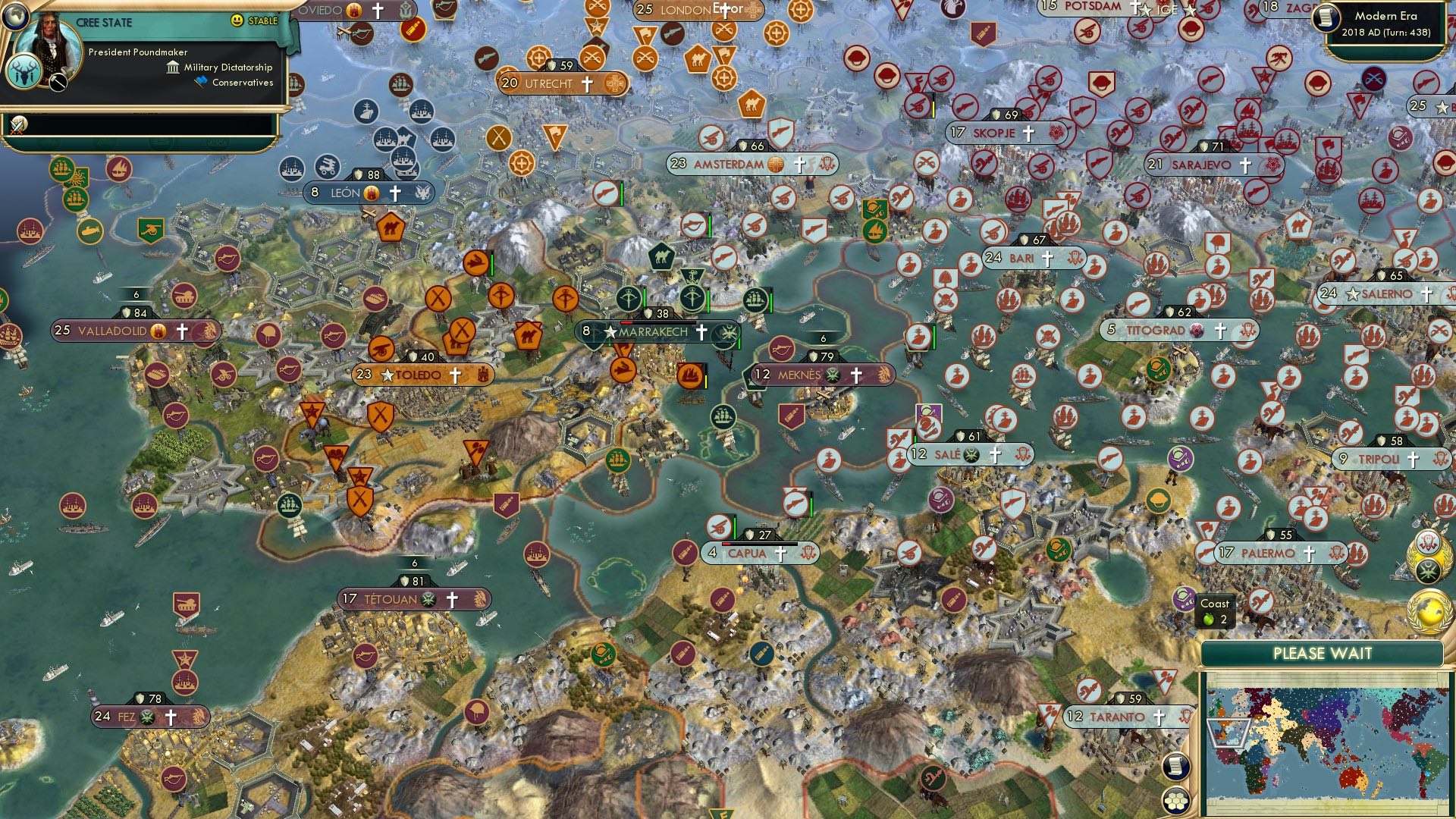Click the globe icon in the top-left corner

tap(16, 19)
